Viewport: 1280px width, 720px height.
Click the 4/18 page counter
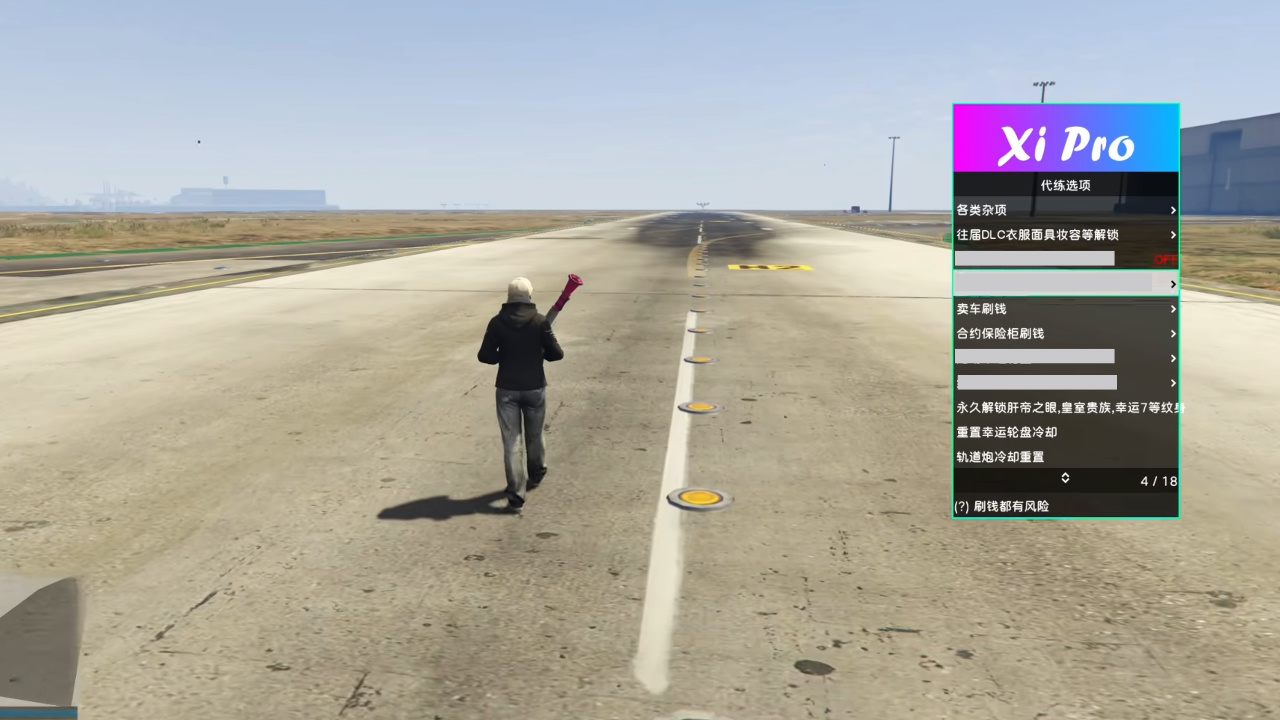click(x=1157, y=481)
